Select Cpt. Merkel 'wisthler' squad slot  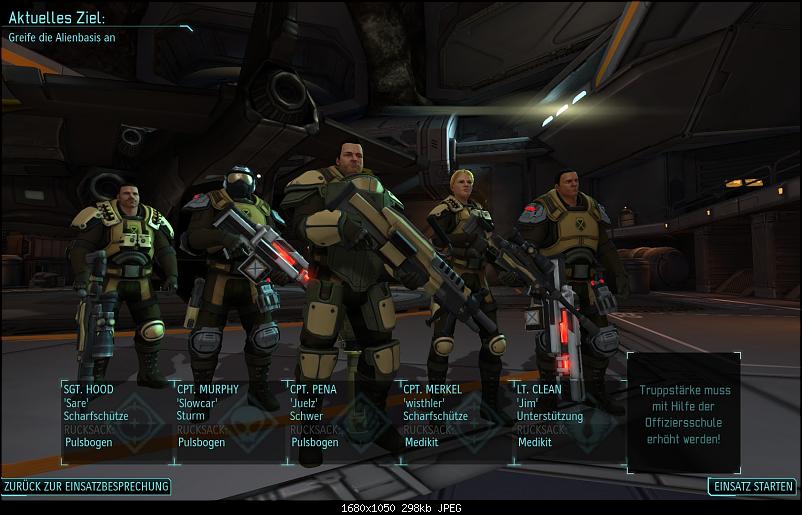point(456,420)
